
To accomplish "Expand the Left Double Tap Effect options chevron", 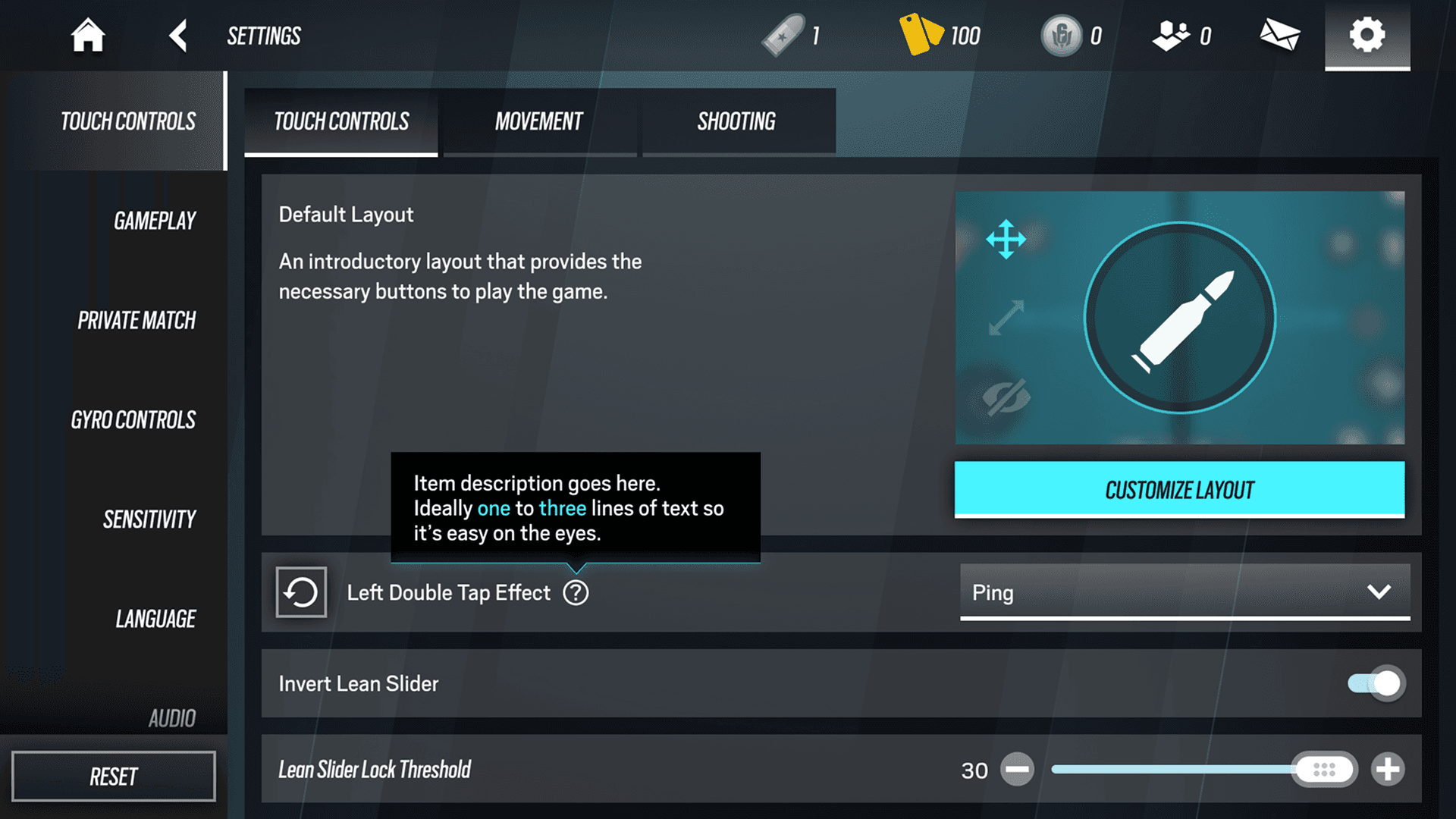I will tap(1380, 592).
